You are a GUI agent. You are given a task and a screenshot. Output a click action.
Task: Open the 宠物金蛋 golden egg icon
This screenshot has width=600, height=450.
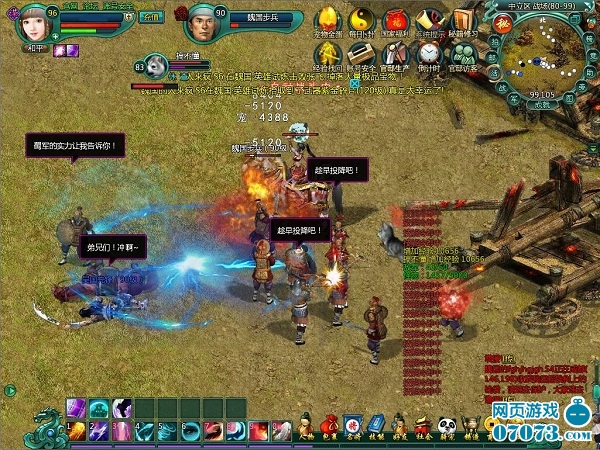tap(329, 21)
